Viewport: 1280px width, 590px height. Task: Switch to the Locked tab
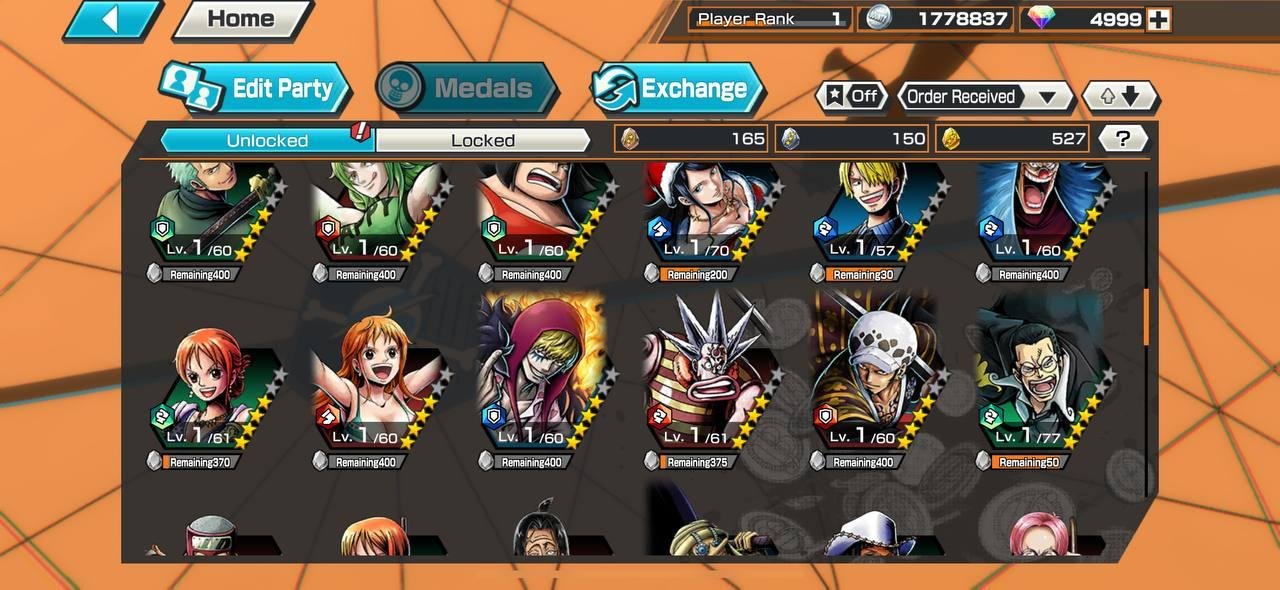click(483, 140)
